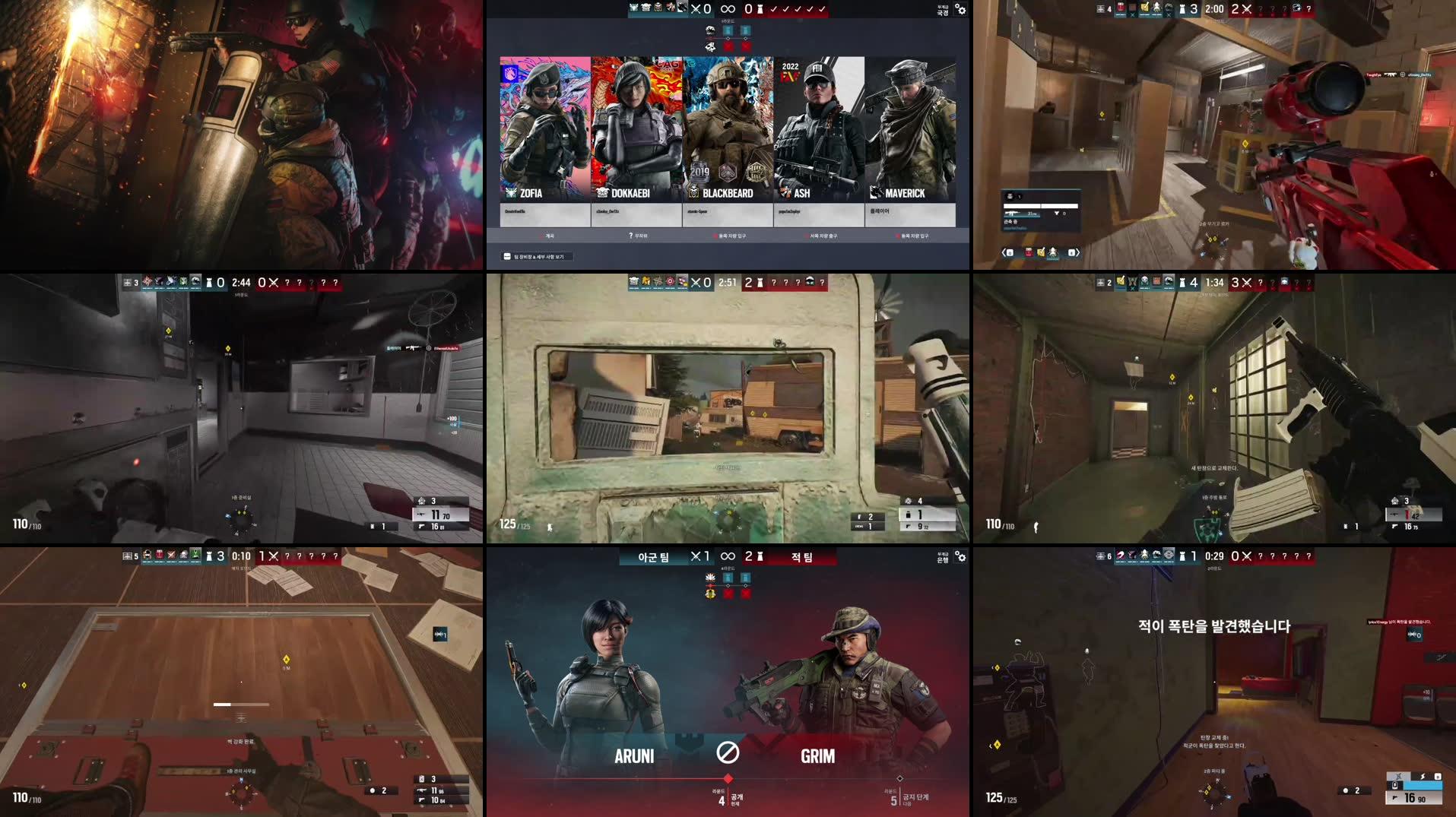Toggle the first blue round indicator below the scoreboard

coord(728,30)
